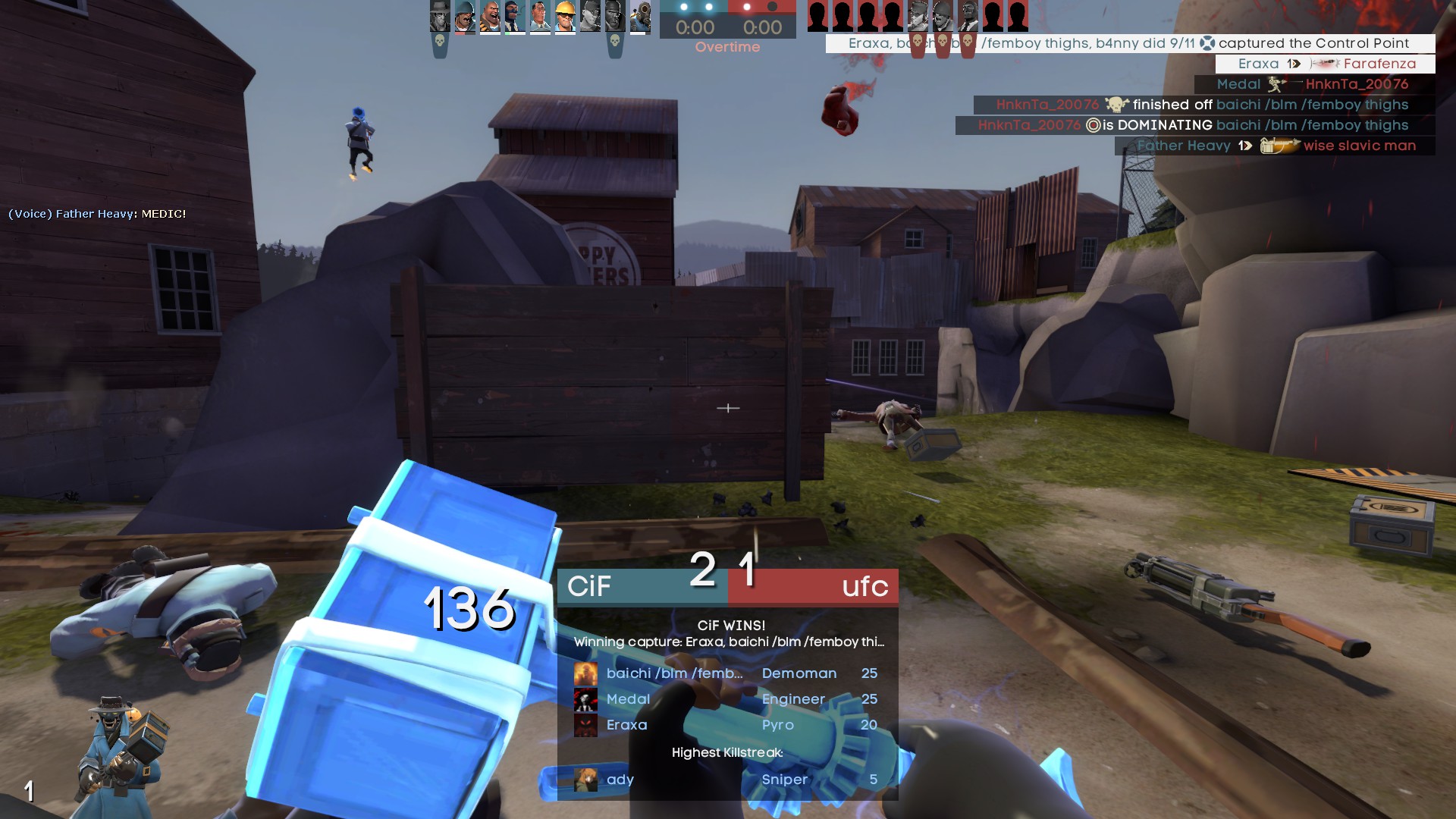
Task: Select the BLU Heavy portrait in the team bar
Action: [490, 17]
